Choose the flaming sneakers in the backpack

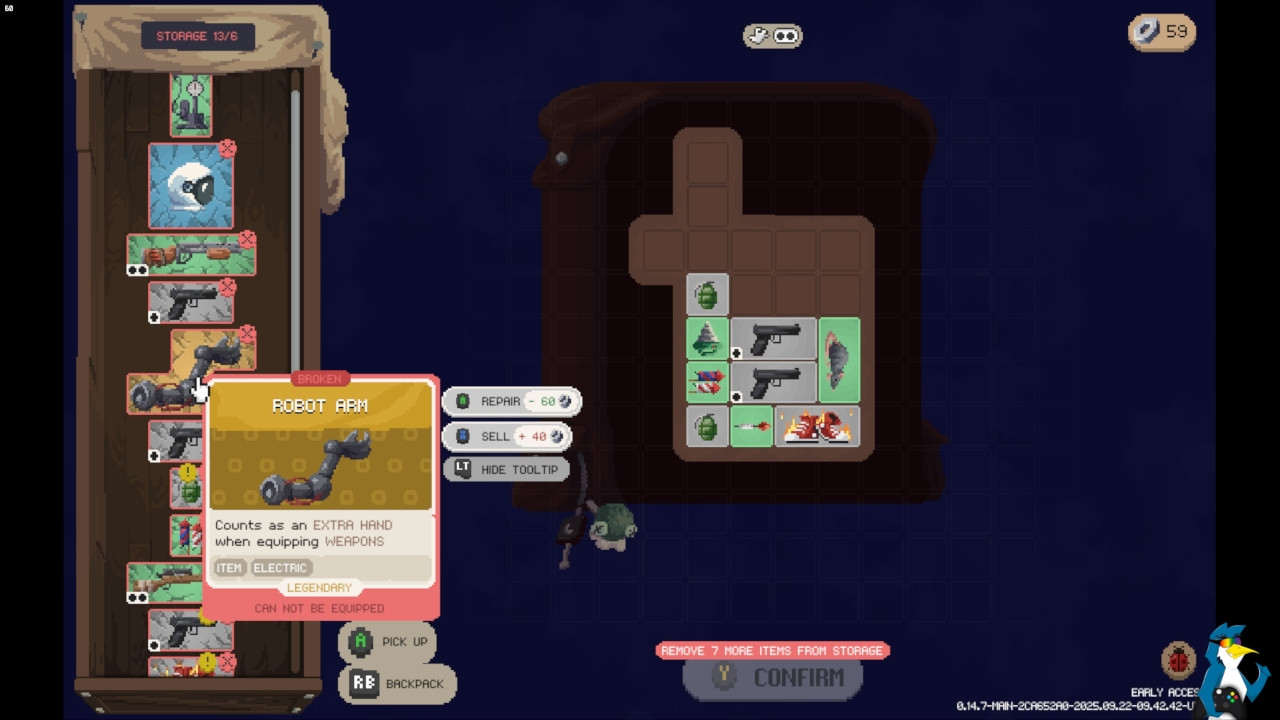[817, 427]
